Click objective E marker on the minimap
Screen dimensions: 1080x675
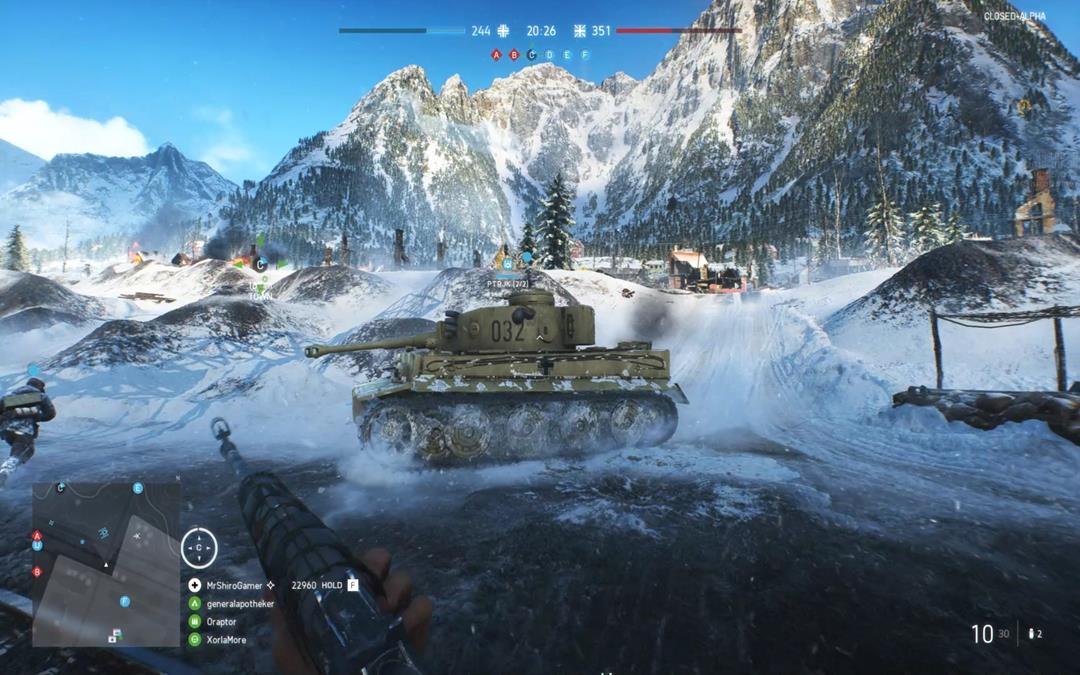point(138,489)
